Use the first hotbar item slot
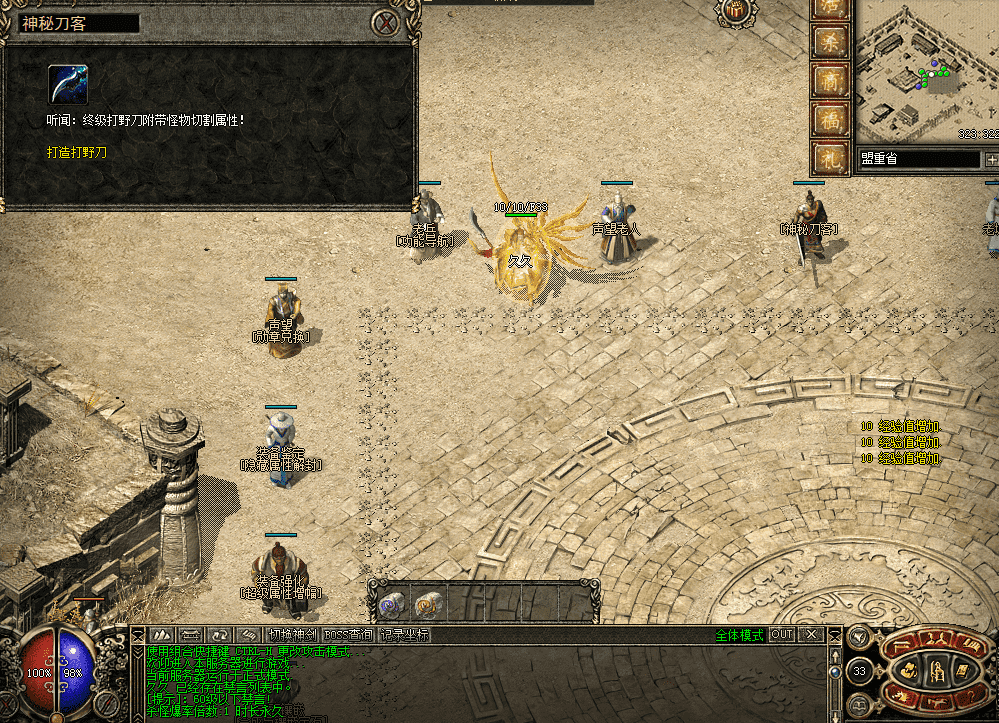Image resolution: width=999 pixels, height=723 pixels. (391, 603)
